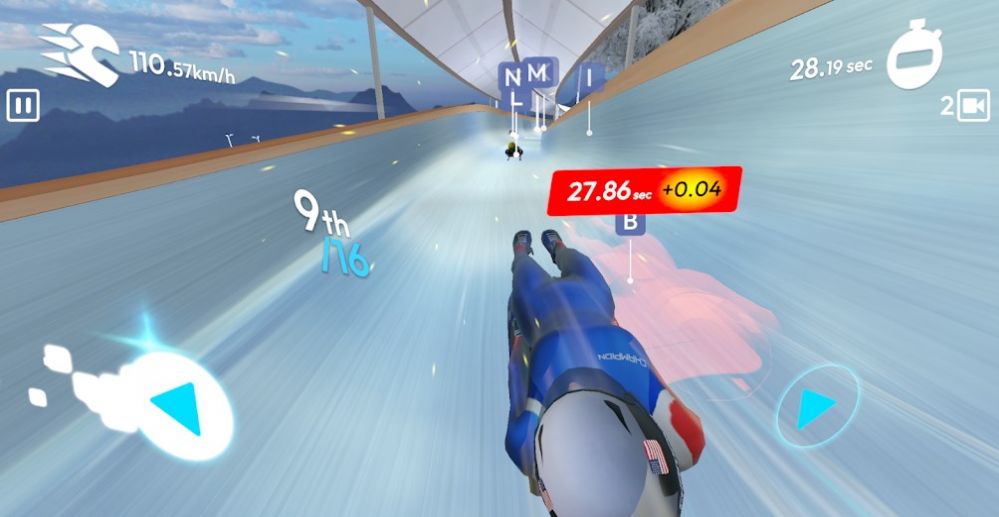Screen dimensions: 999x517
Task: Pause the race with the pause button
Action: point(22,106)
